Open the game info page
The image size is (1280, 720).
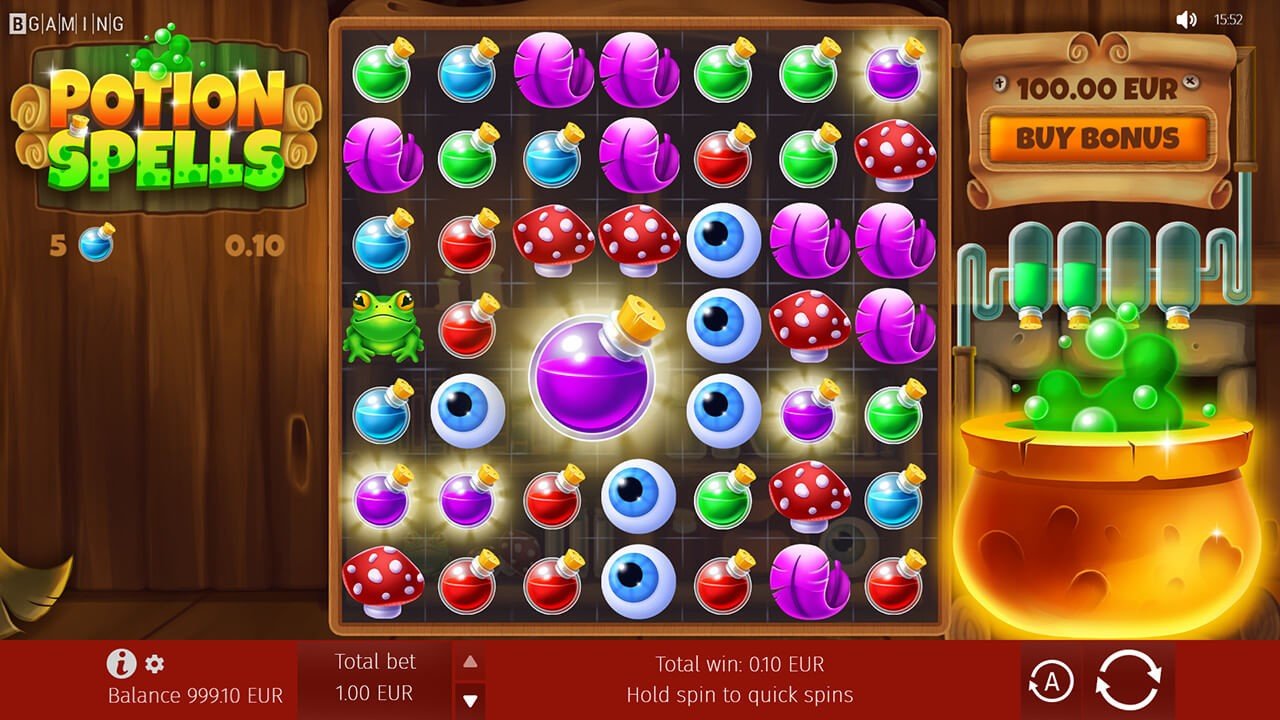[x=121, y=663]
